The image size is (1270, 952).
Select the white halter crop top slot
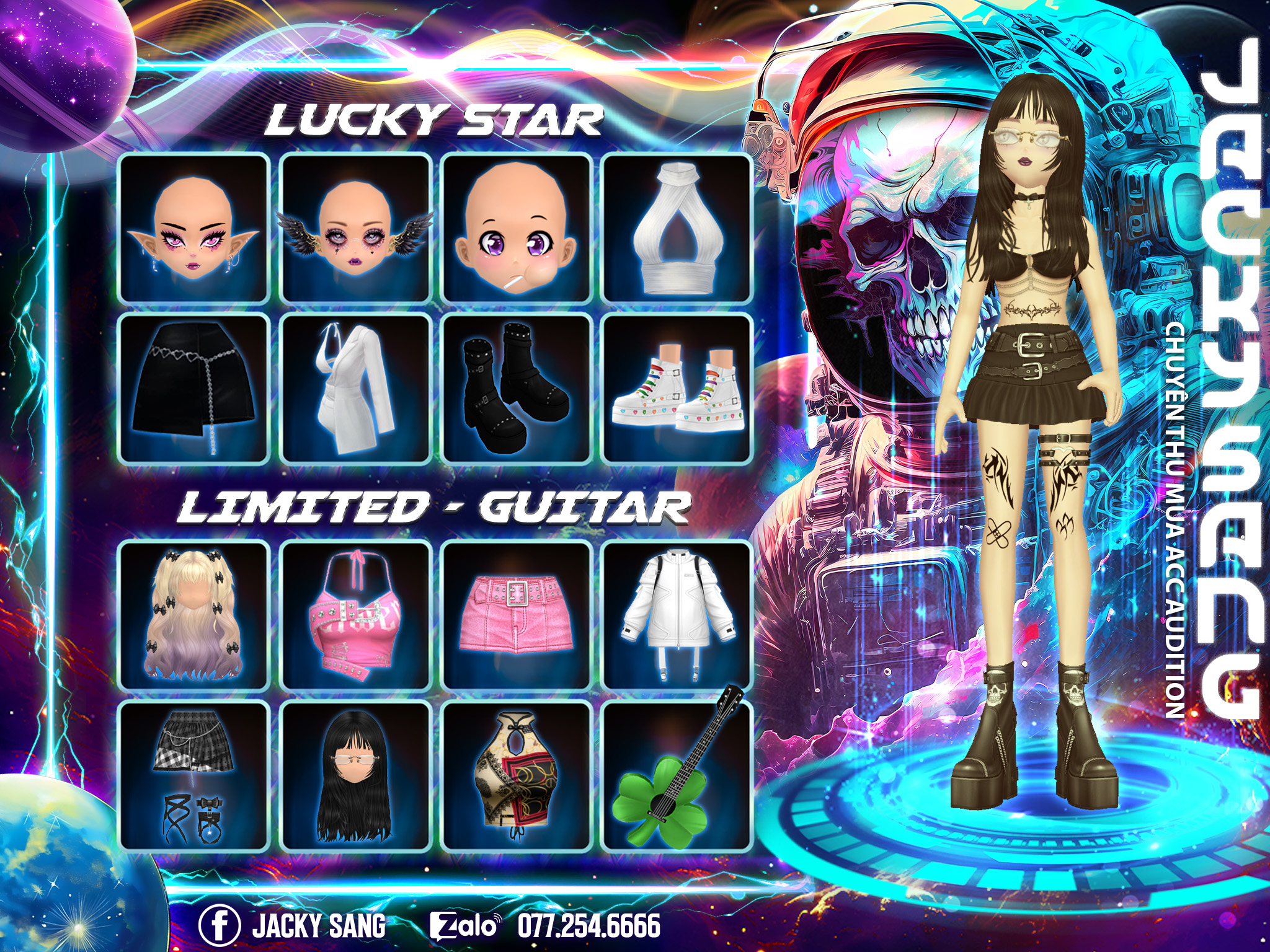click(x=677, y=229)
